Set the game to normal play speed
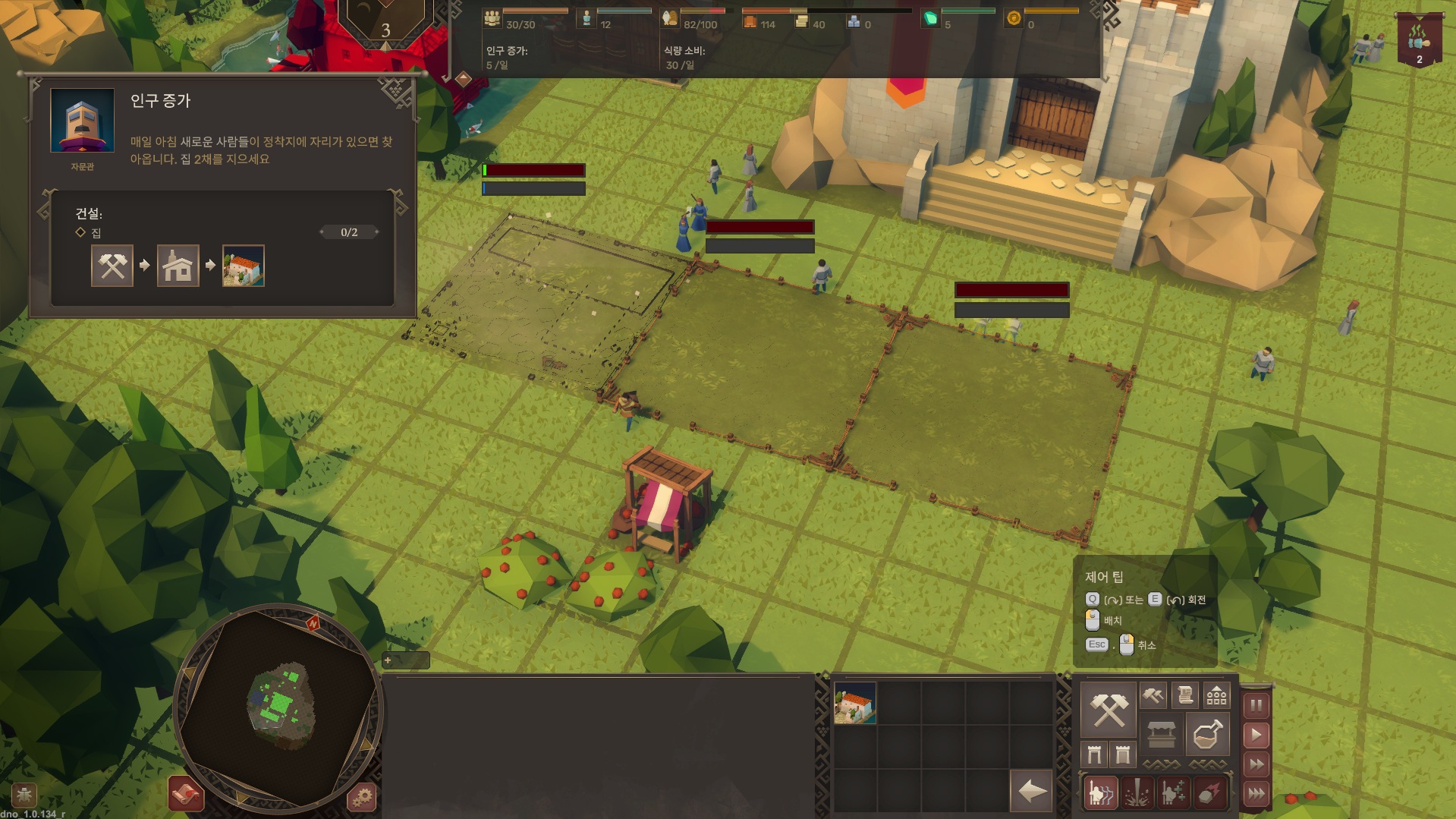Image resolution: width=1456 pixels, height=819 pixels. point(1256,735)
